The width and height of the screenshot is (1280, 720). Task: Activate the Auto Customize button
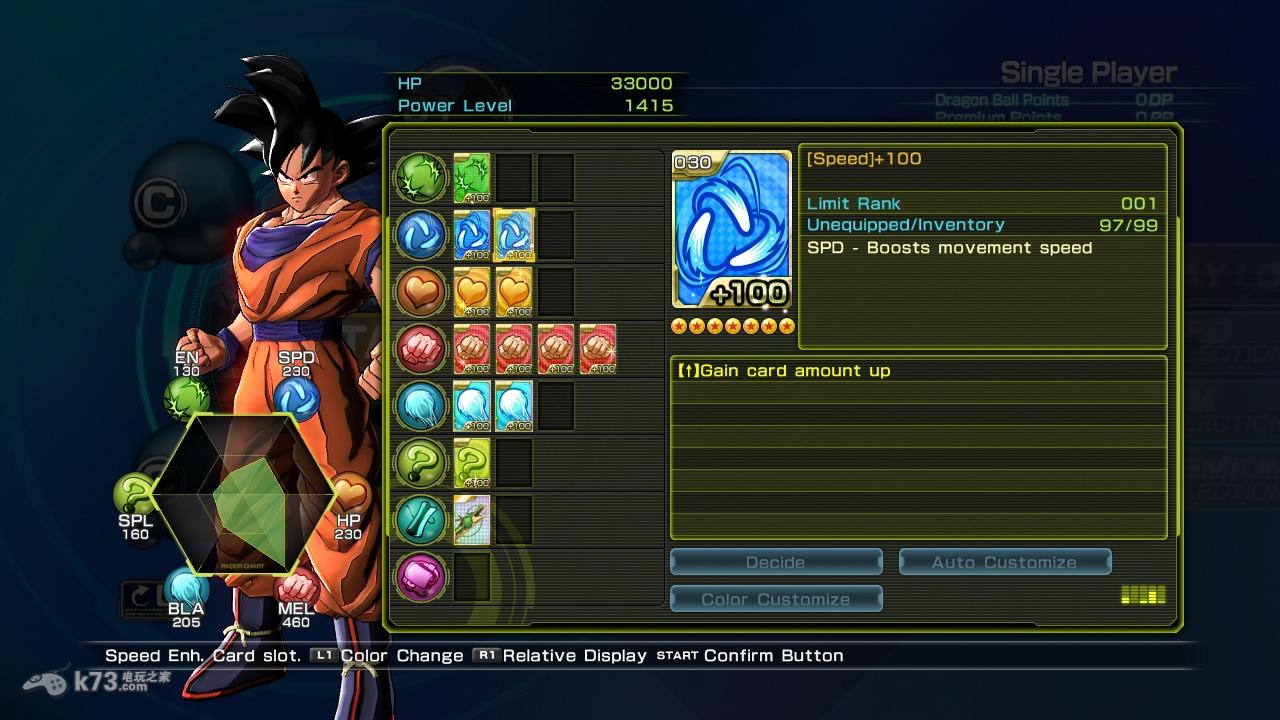(x=1004, y=562)
